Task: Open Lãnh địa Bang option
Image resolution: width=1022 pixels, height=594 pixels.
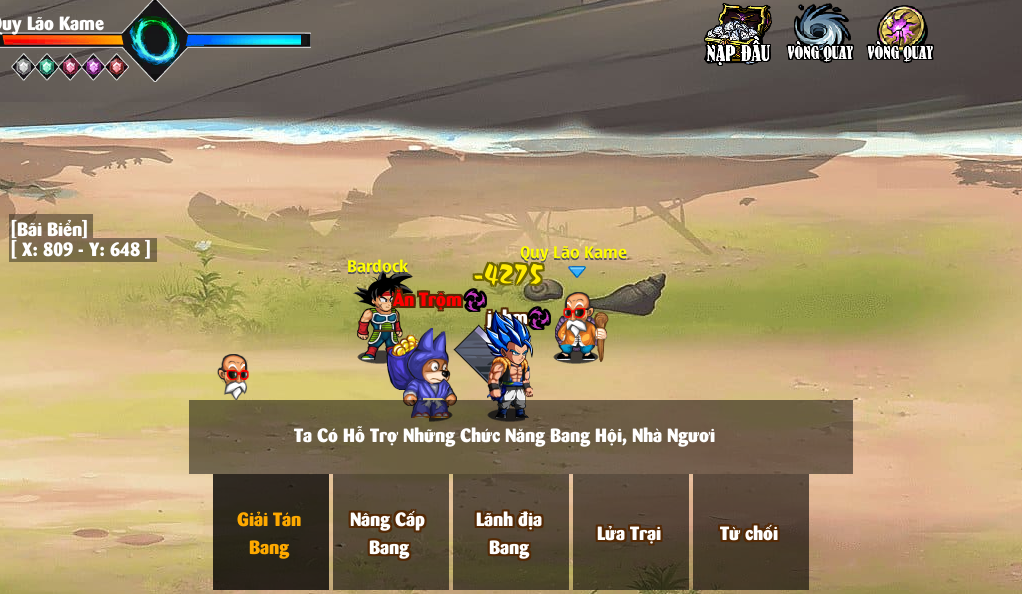Action: [x=510, y=532]
